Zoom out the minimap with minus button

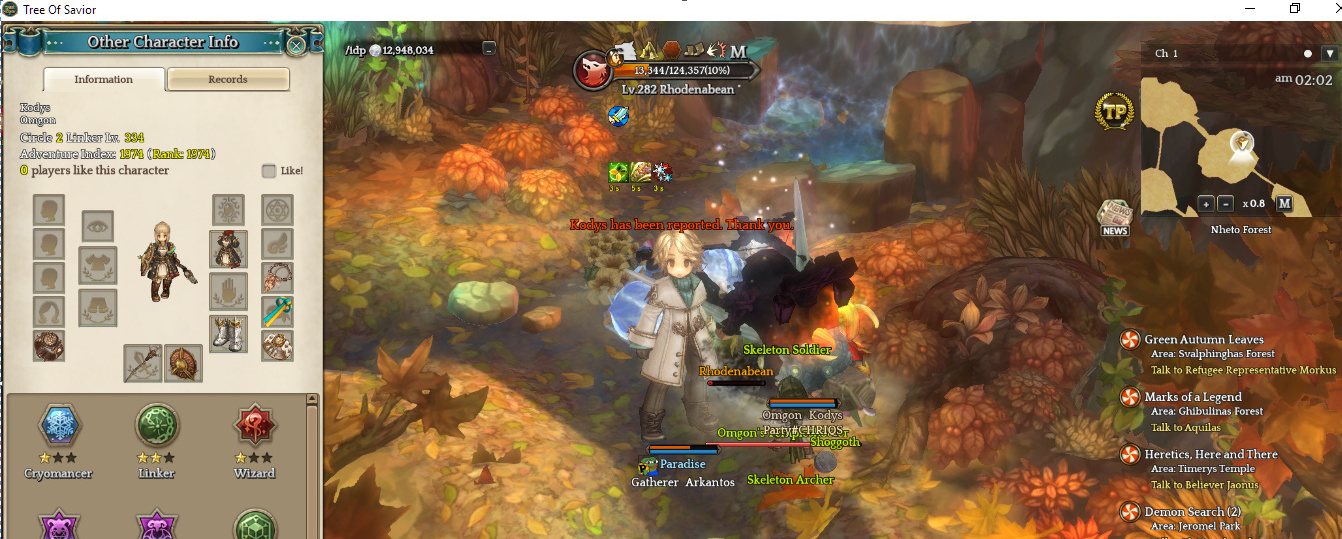pyautogui.click(x=1226, y=204)
